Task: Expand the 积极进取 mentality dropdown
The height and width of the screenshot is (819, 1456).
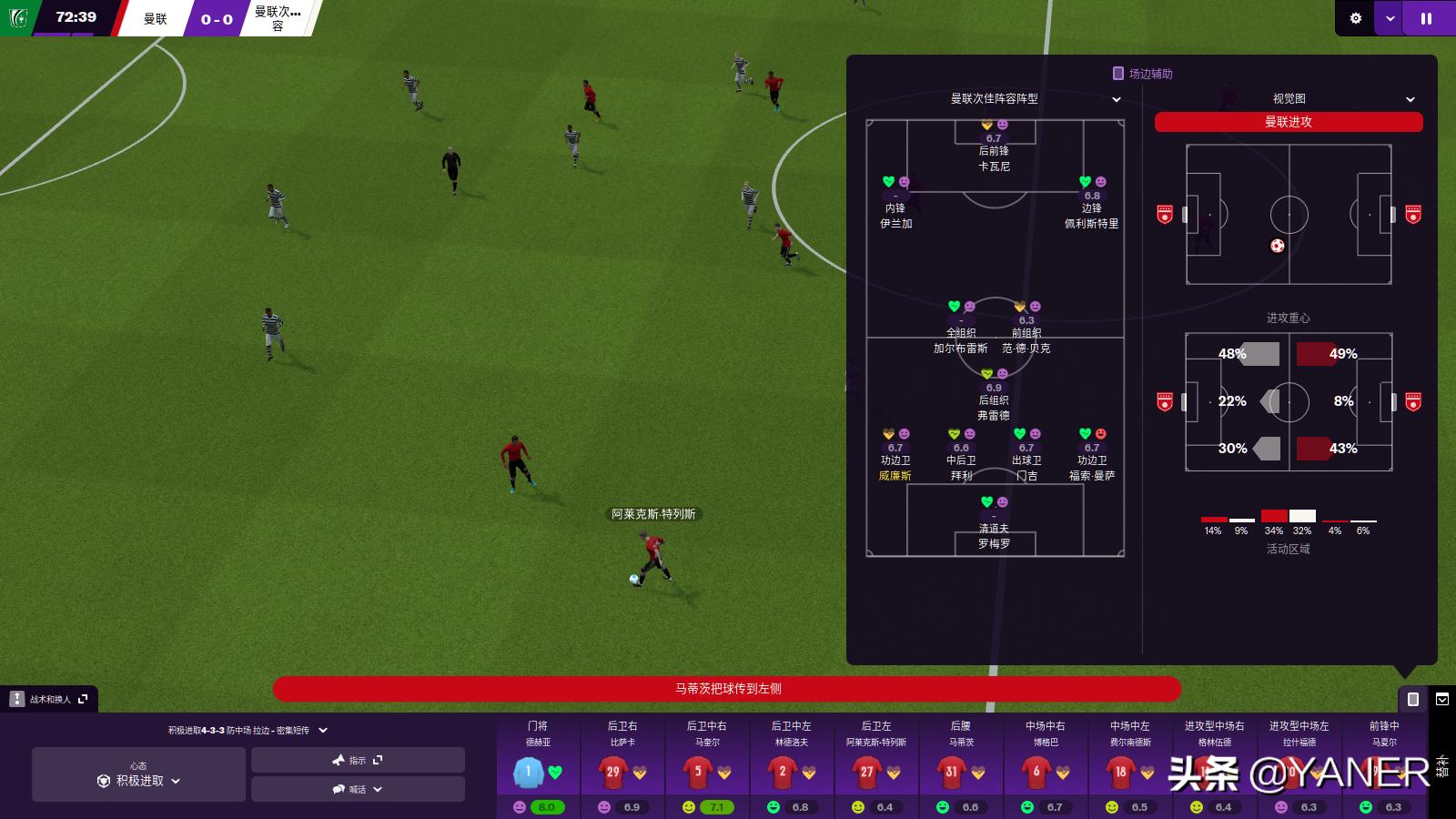Action: (x=139, y=781)
